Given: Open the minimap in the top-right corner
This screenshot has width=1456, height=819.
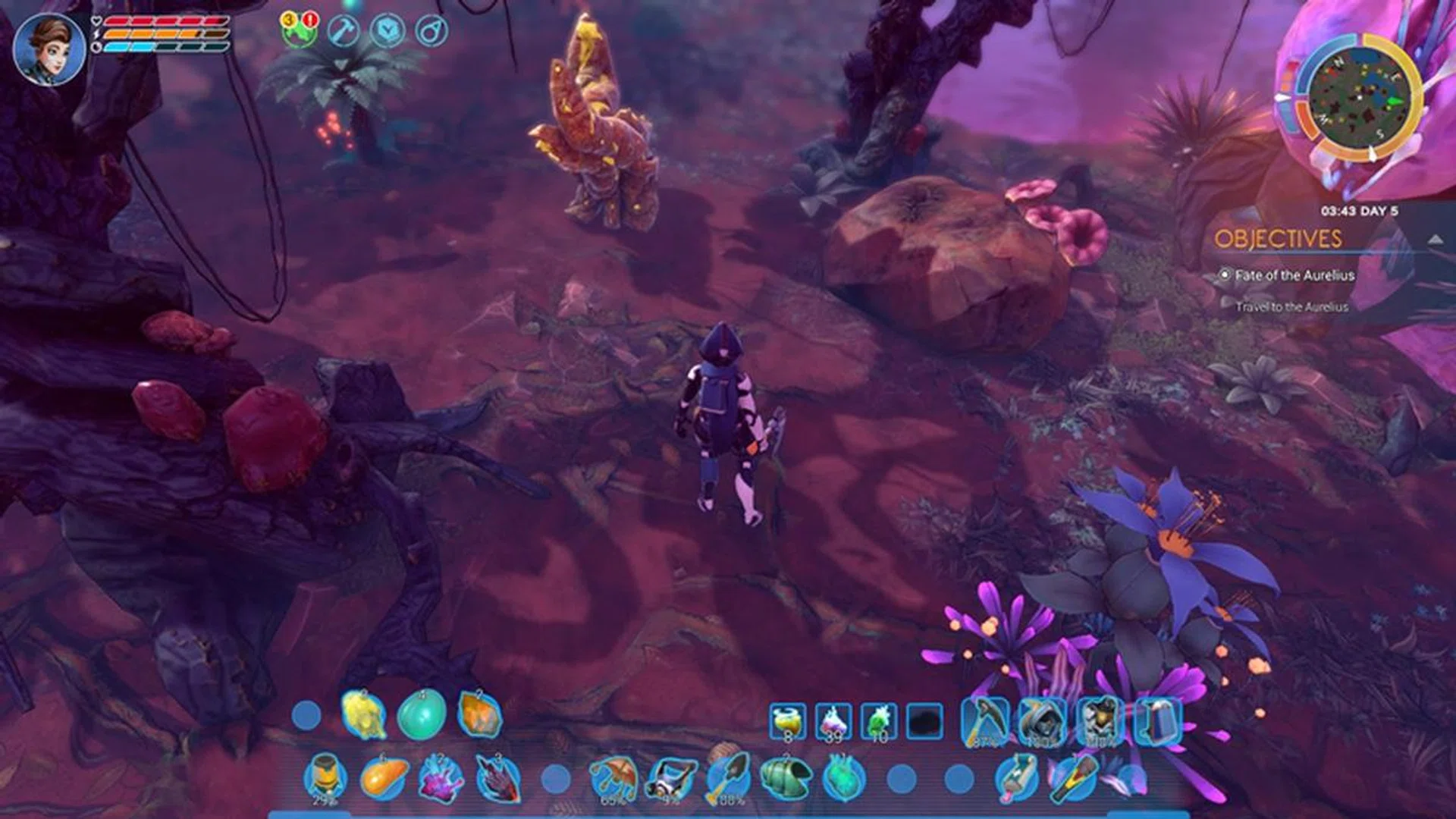Looking at the screenshot, I should point(1361,95).
